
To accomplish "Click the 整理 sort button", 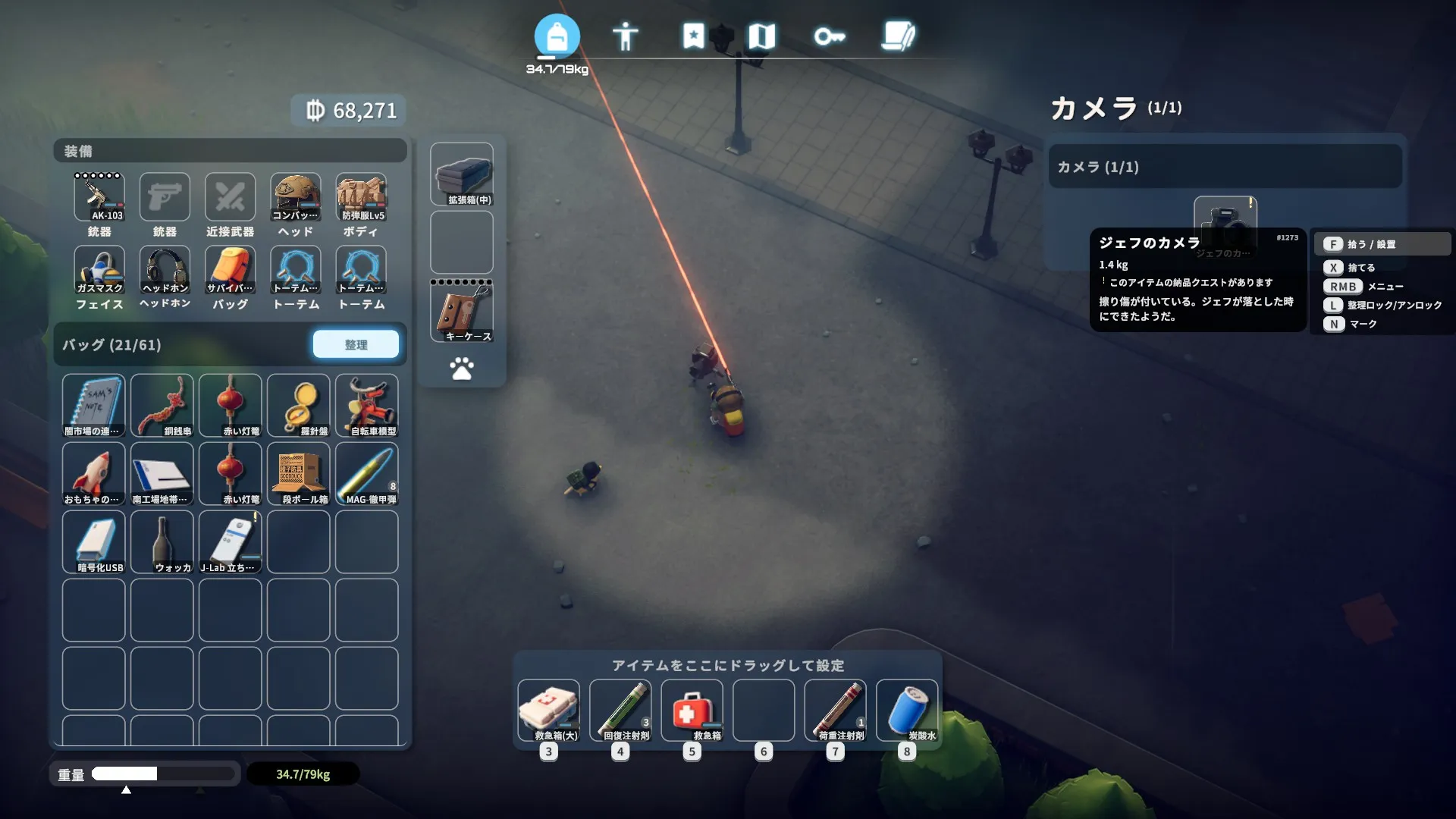I will coord(356,344).
